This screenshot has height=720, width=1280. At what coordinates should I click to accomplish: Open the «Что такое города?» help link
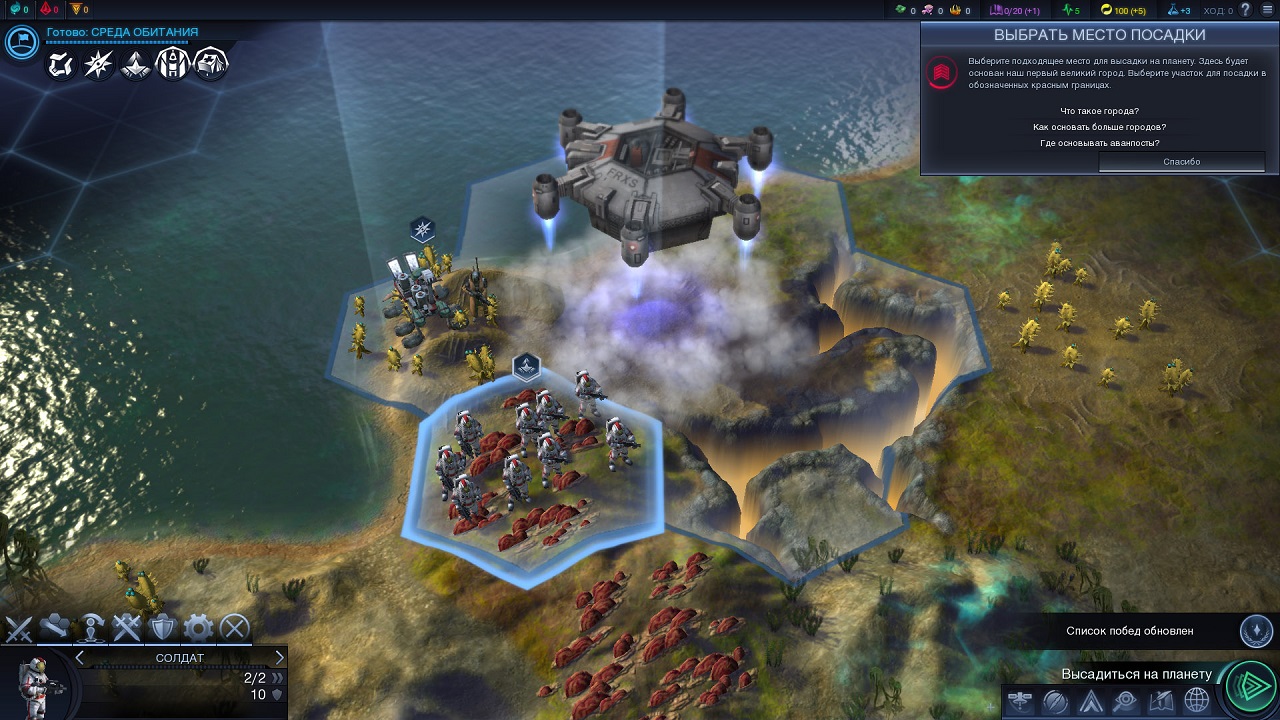pyautogui.click(x=1099, y=111)
